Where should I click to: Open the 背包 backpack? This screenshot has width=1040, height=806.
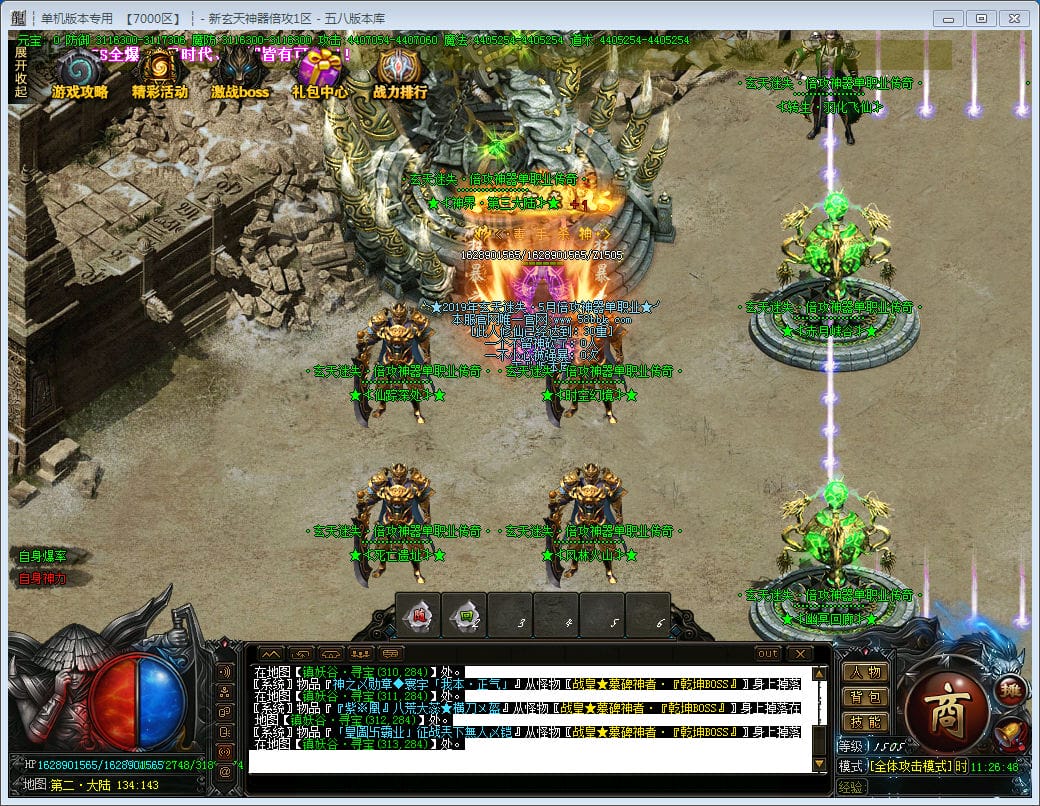[866, 697]
